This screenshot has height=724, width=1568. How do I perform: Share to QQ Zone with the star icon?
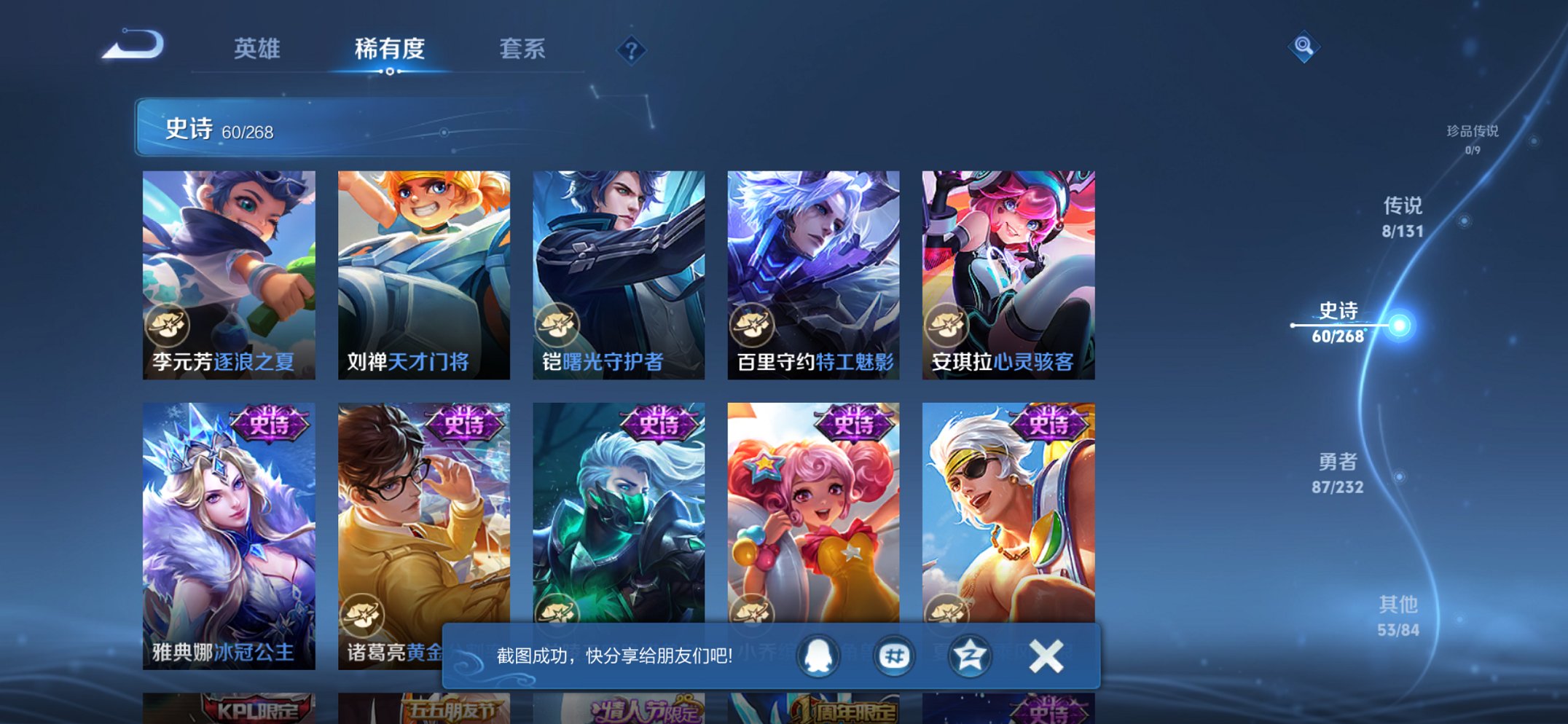(x=969, y=655)
